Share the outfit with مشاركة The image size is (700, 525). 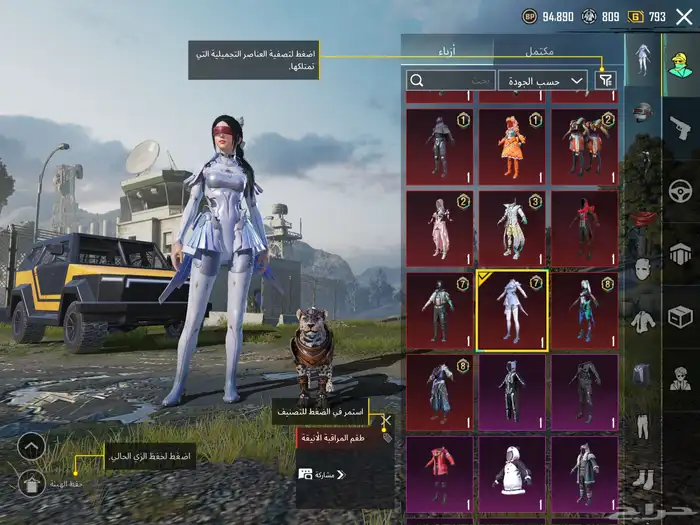(322, 474)
